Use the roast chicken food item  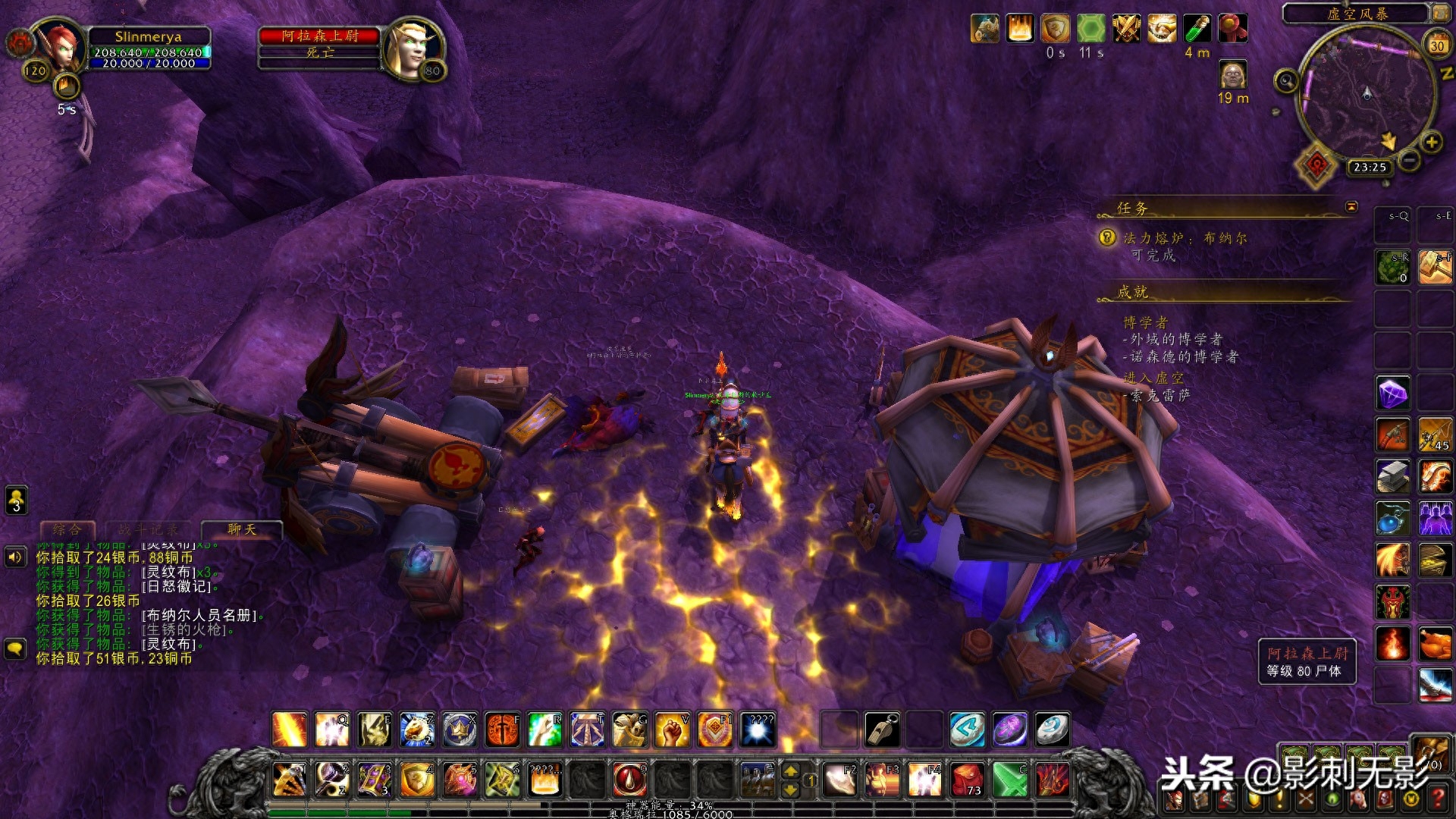click(x=1435, y=645)
